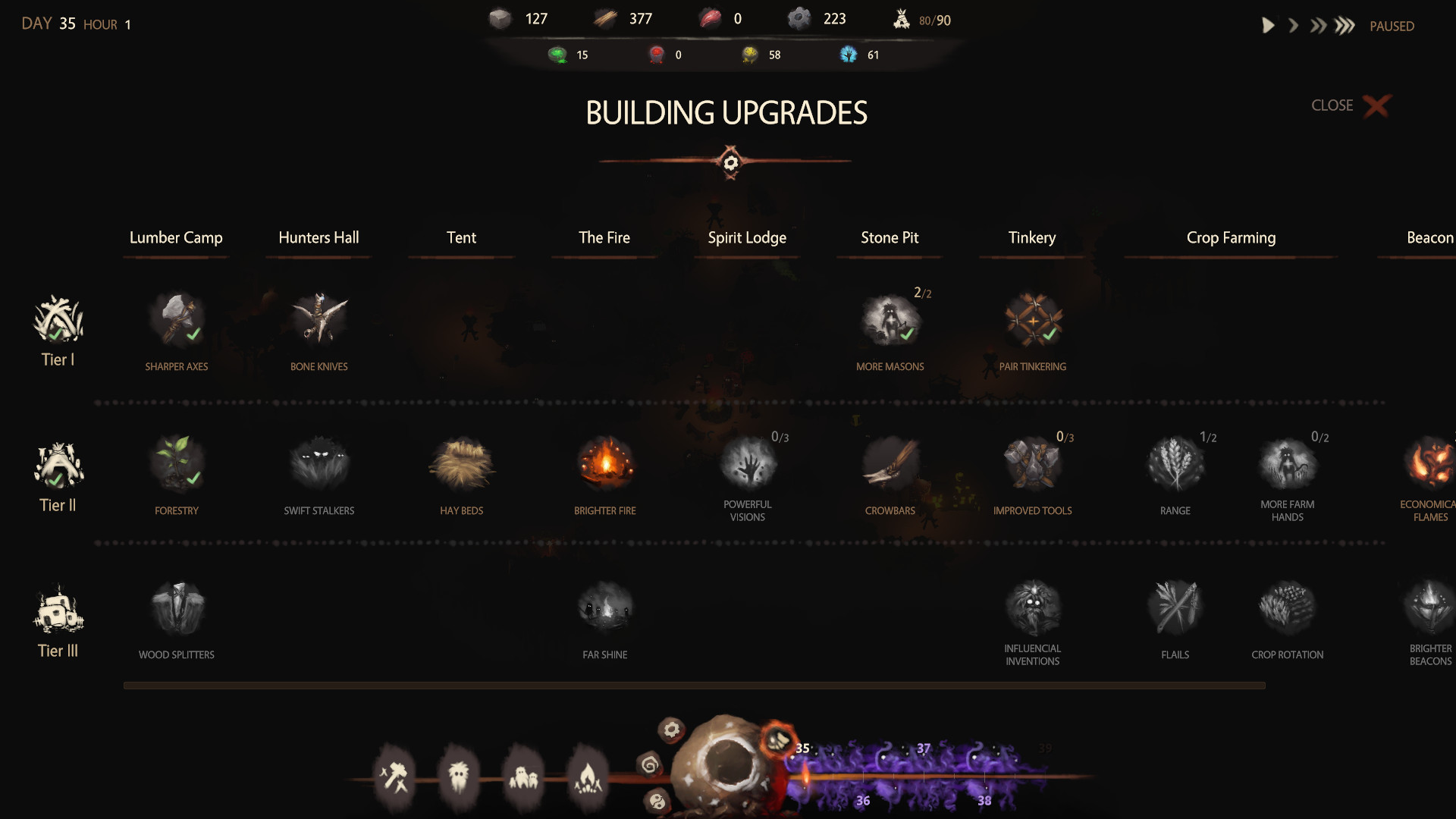Select the Crowbars upgrade
This screenshot has height=819, width=1456.
pyautogui.click(x=890, y=463)
